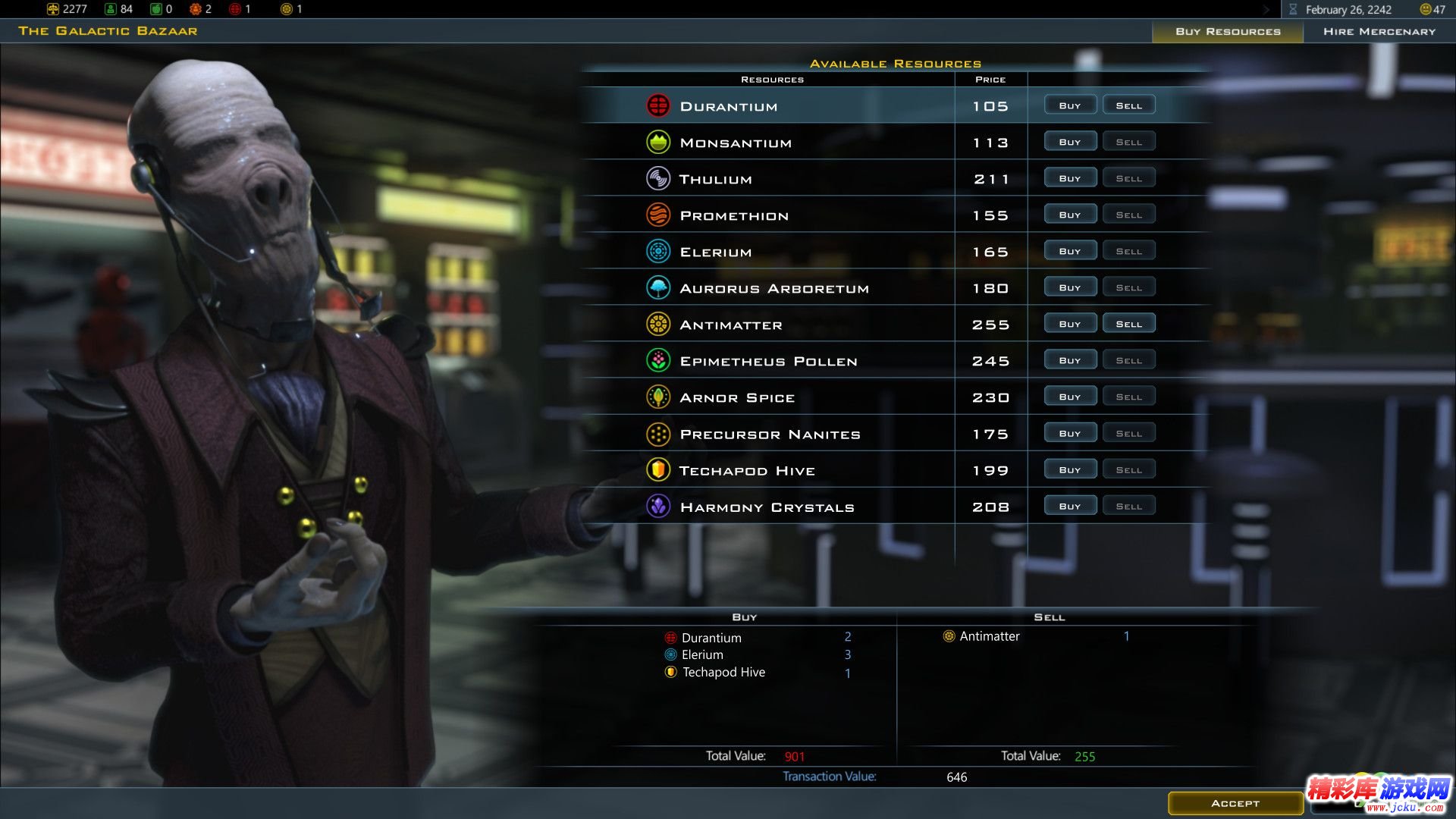1456x819 pixels.
Task: Click Buy for Monsantium
Action: point(1069,142)
